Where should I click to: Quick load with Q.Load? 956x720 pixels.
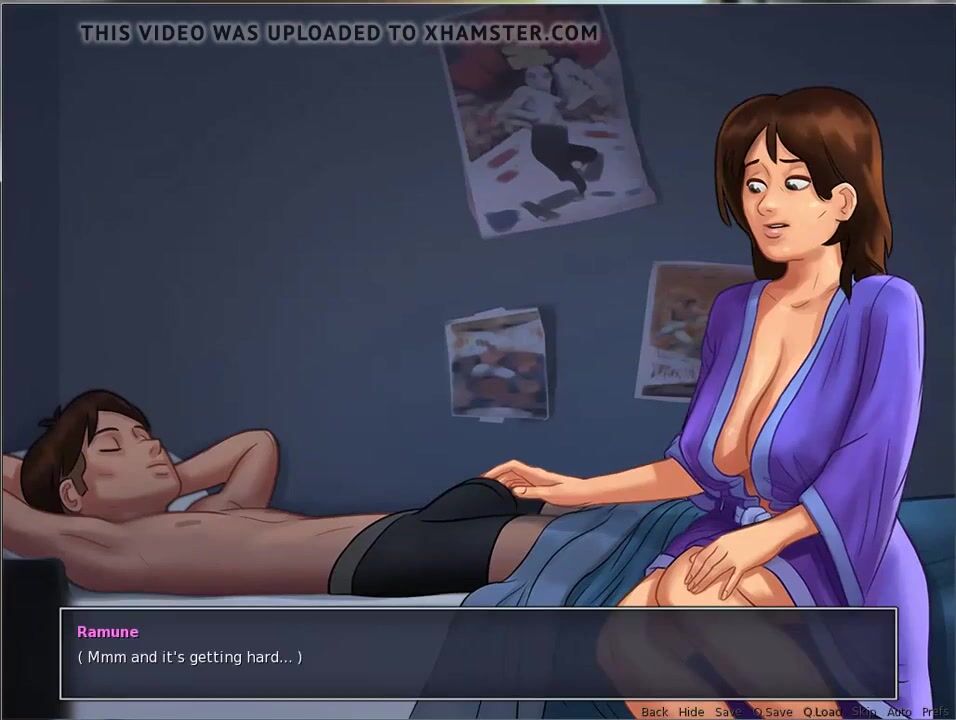click(822, 712)
